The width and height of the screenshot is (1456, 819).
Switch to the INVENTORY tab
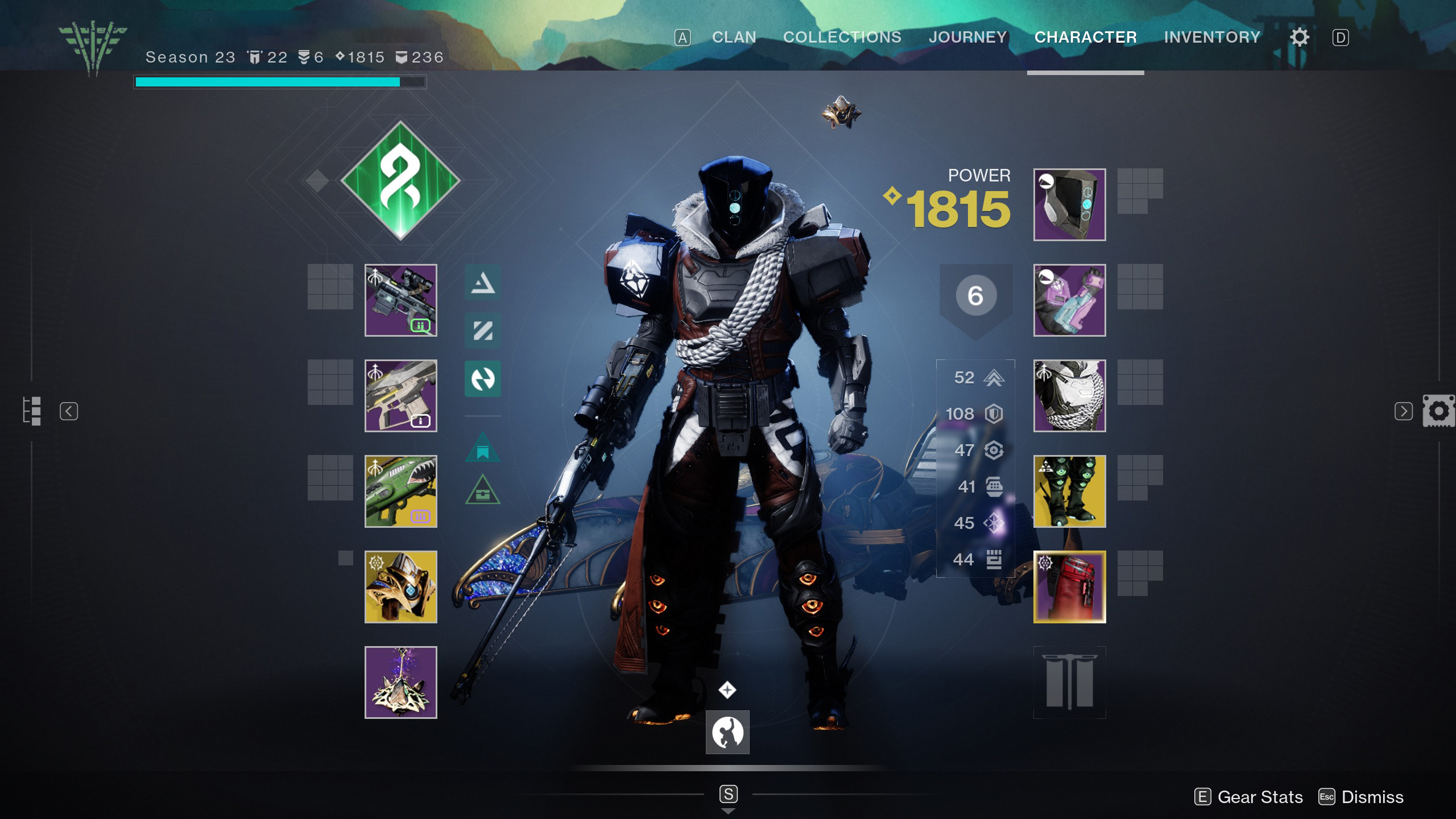[x=1213, y=36]
